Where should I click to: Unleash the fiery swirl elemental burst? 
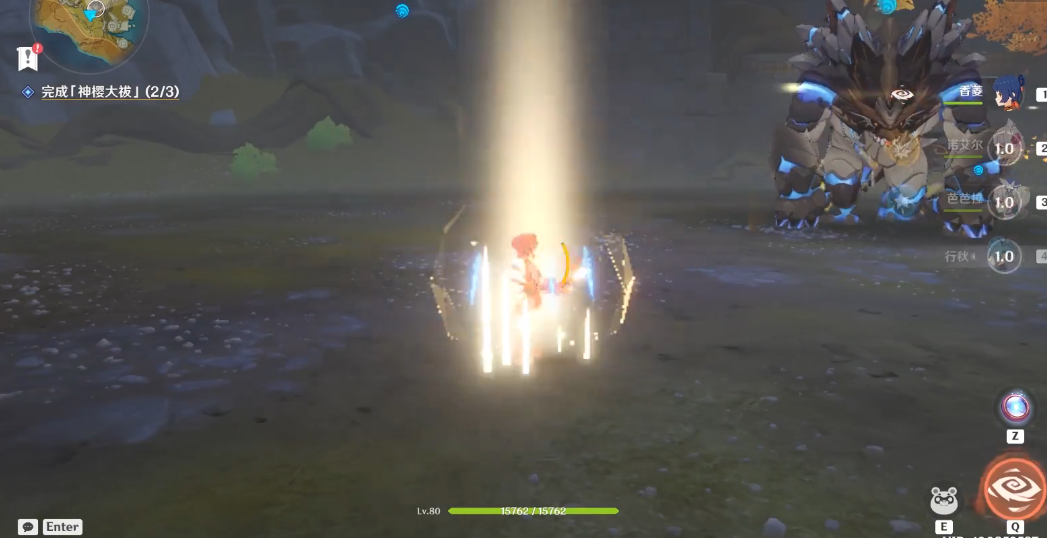[x=1014, y=489]
